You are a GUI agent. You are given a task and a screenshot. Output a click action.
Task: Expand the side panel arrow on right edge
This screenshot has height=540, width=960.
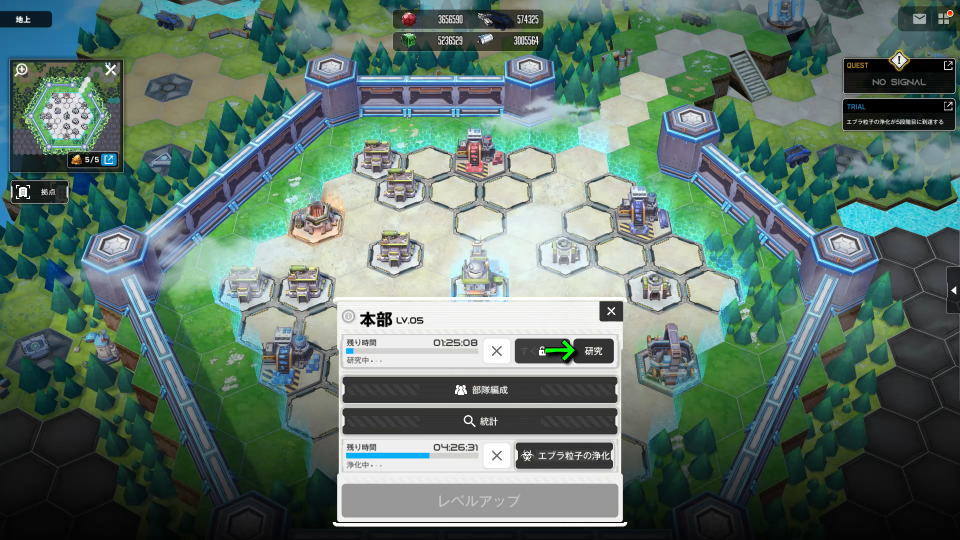(953, 291)
